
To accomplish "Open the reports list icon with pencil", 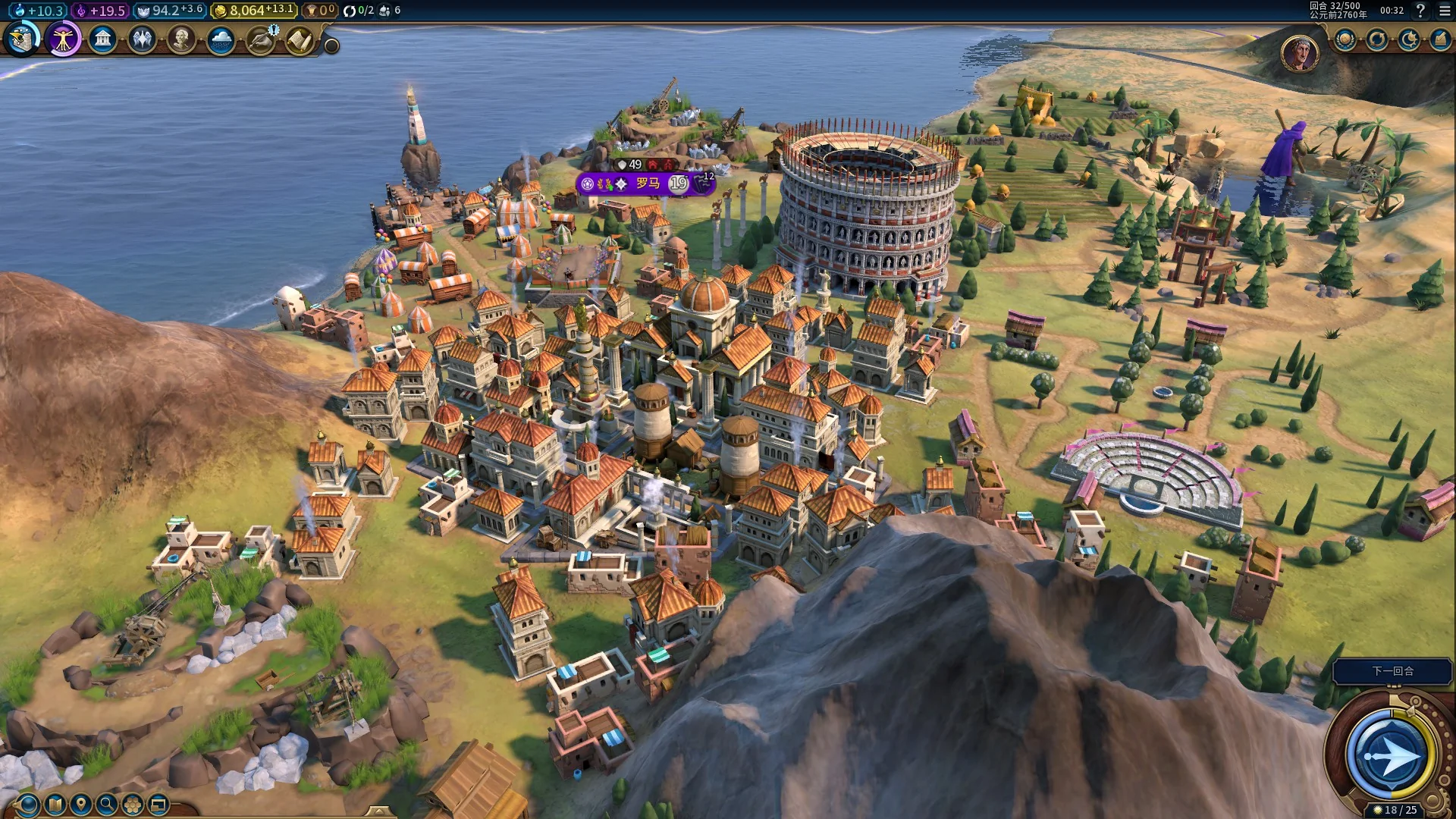I will pyautogui.click(x=1440, y=39).
